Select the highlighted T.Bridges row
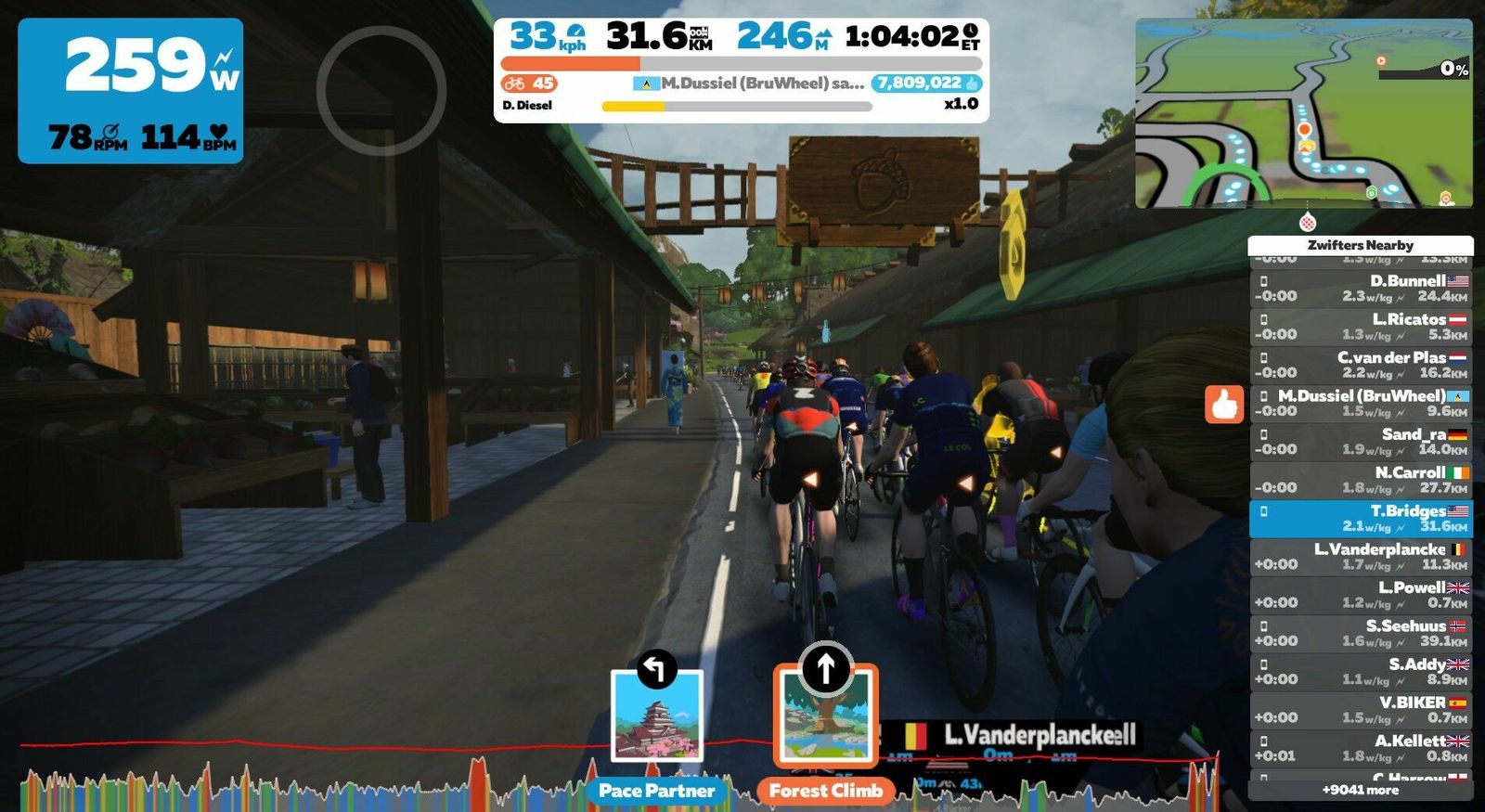Screen dimensions: 1485x812 coord(1361,519)
